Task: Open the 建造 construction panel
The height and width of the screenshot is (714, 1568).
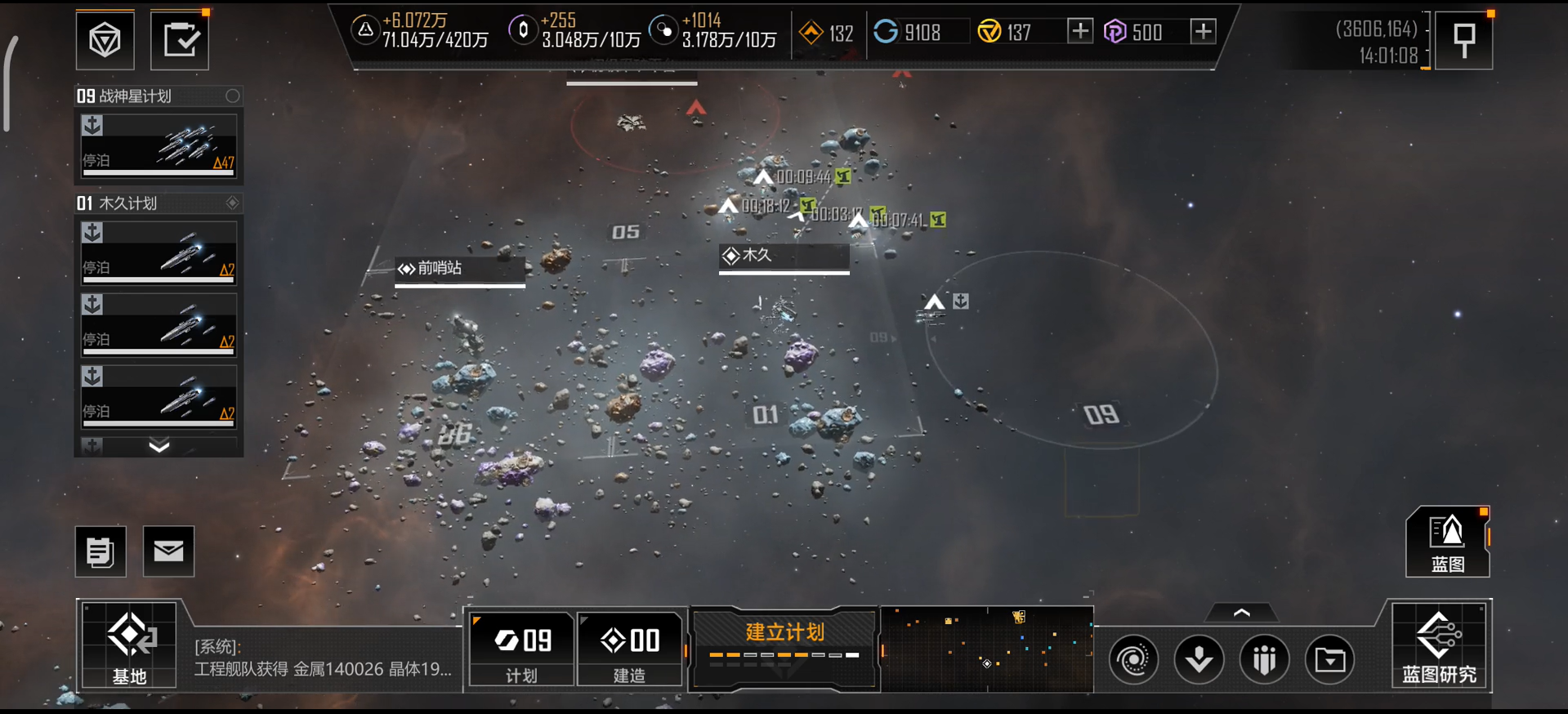Action: pyautogui.click(x=630, y=649)
